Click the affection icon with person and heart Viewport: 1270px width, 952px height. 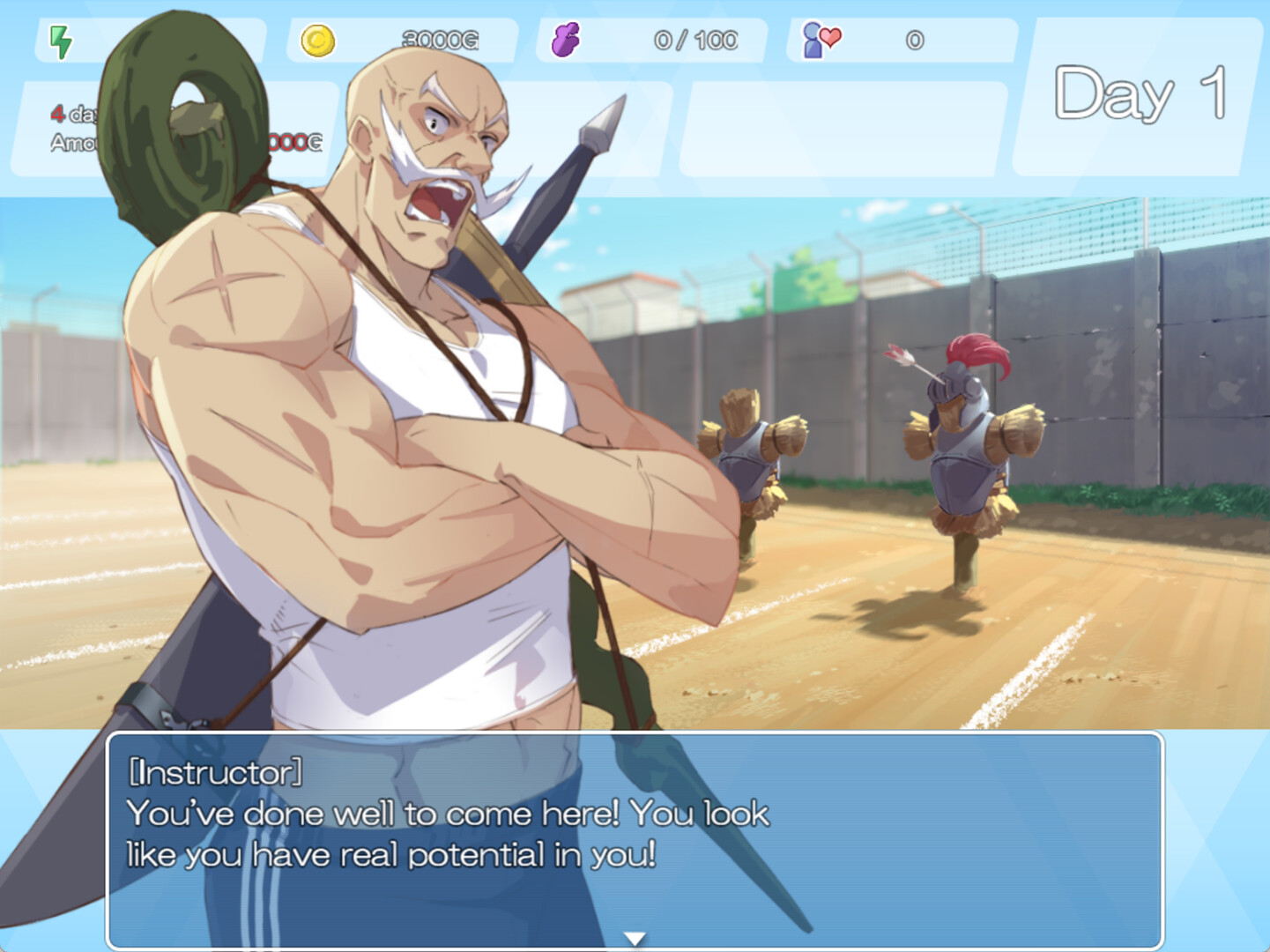pos(819,39)
